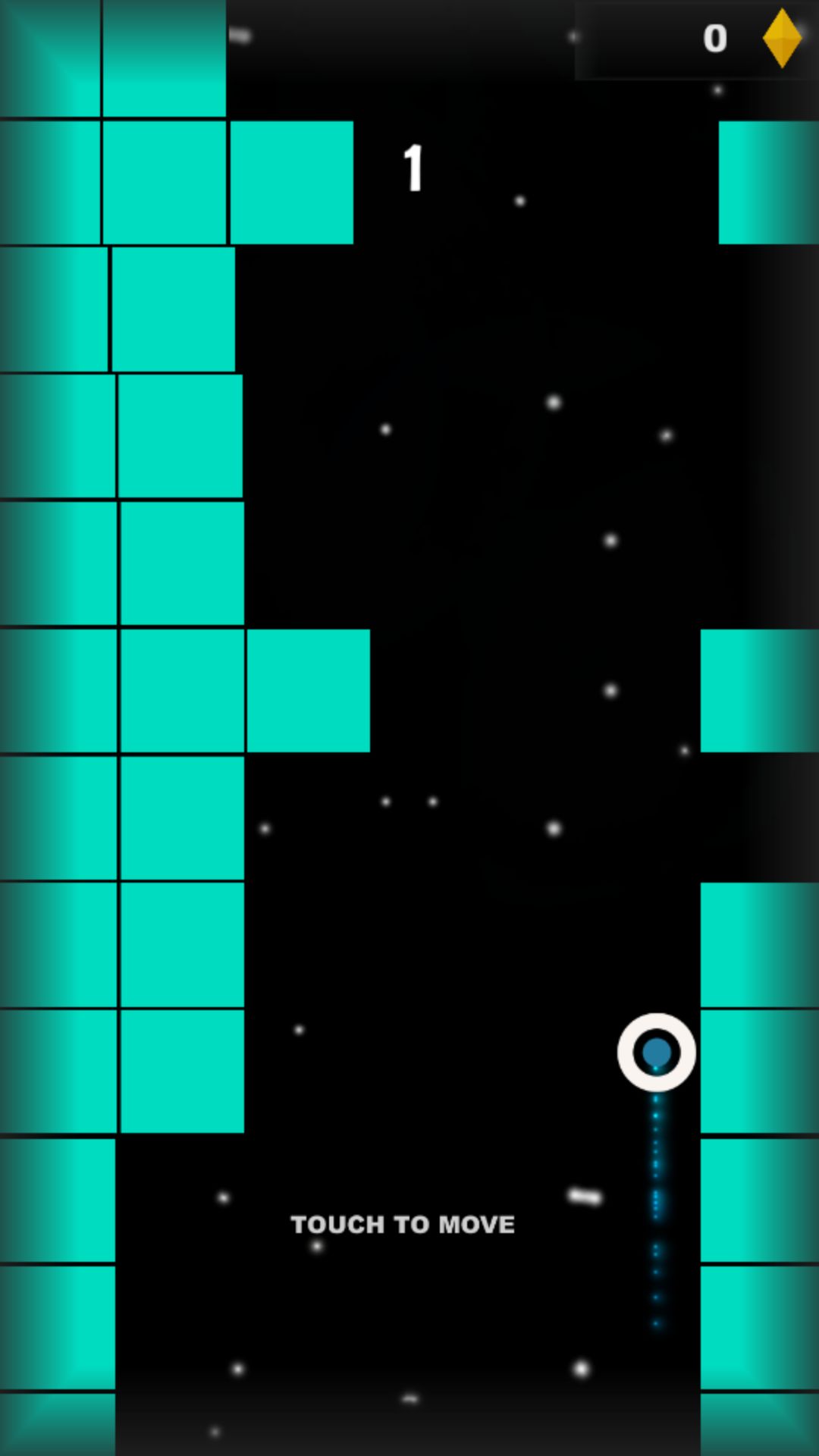Click the yellow gem currency icon
The height and width of the screenshot is (1456, 819).
pyautogui.click(x=781, y=38)
